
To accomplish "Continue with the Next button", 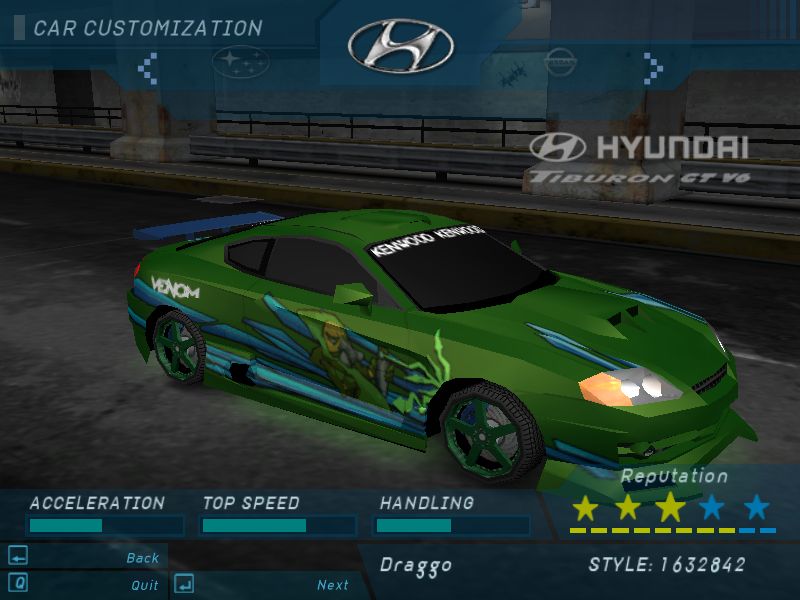I will click(333, 585).
